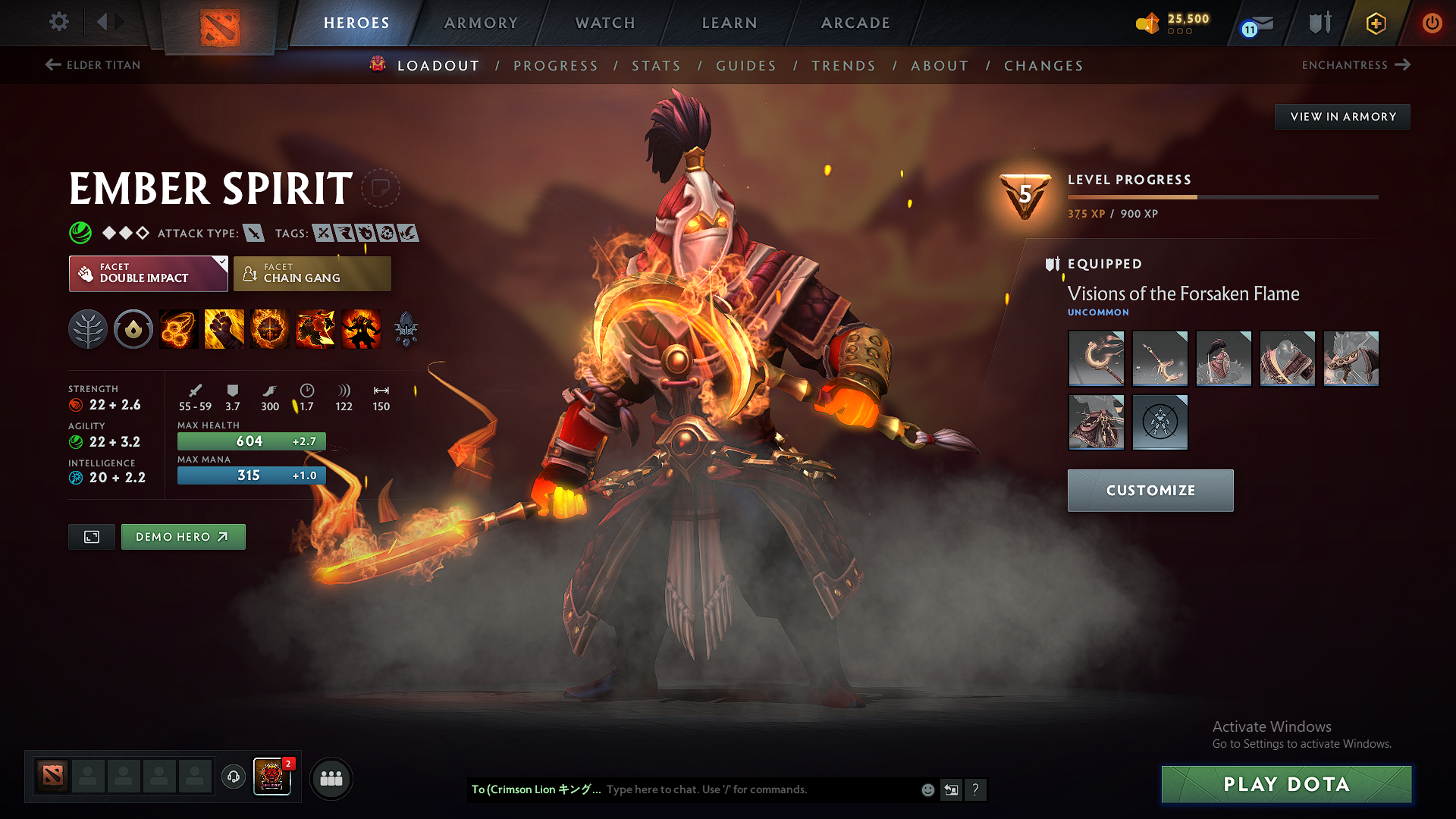Viewport: 1456px width, 819px height.
Task: Switch to the Armory tab
Action: pyautogui.click(x=481, y=23)
